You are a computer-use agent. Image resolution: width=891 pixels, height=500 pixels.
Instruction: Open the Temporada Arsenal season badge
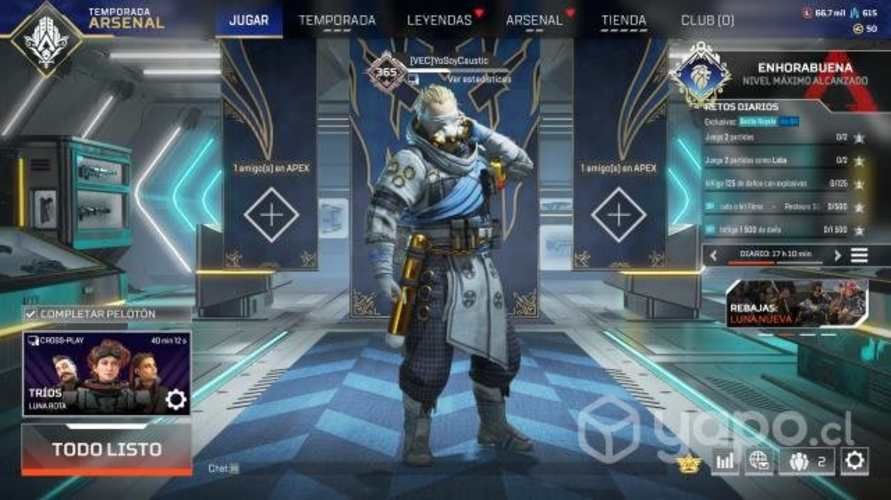45,38
